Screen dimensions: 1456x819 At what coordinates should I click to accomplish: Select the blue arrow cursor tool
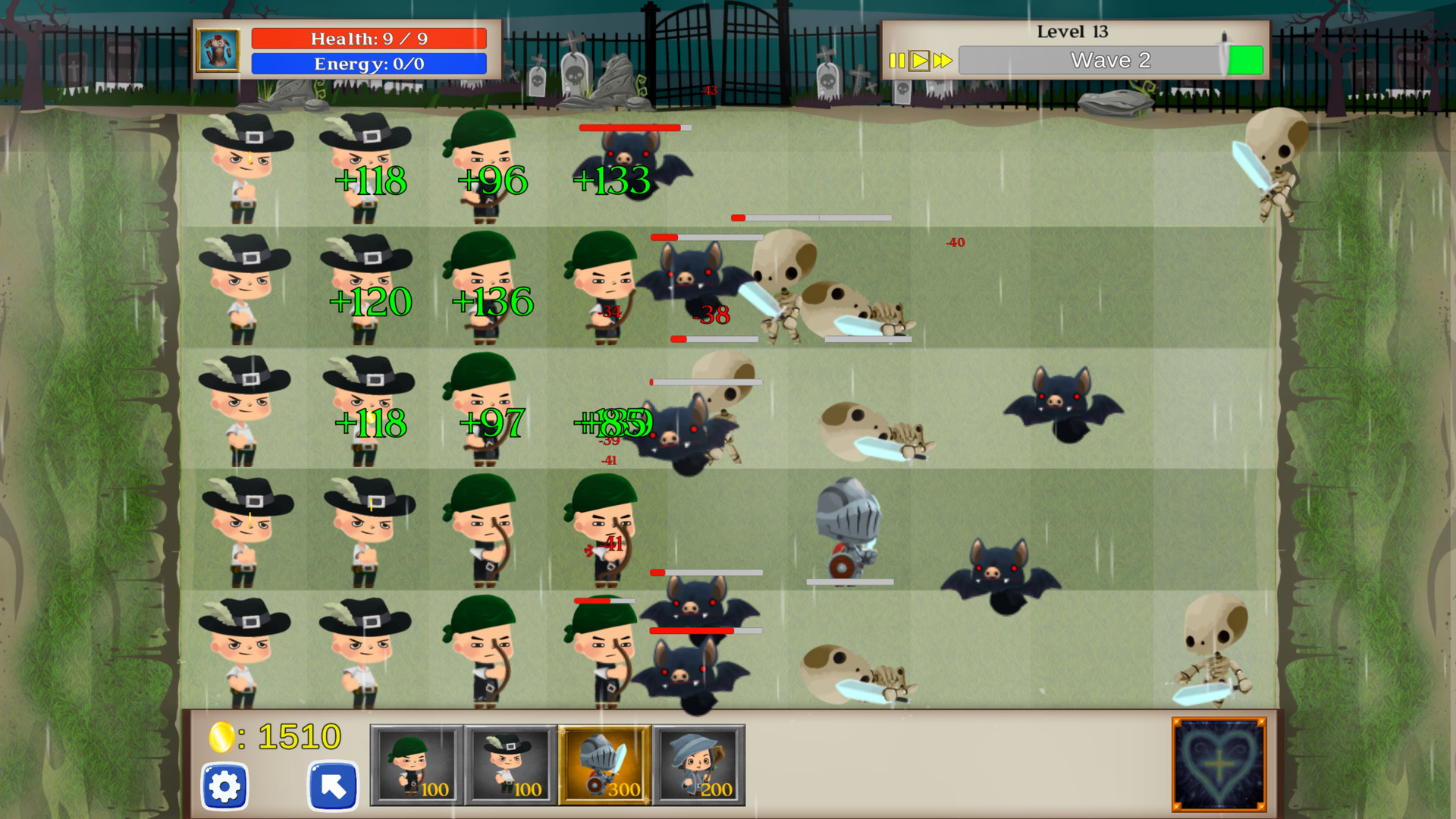pyautogui.click(x=332, y=786)
